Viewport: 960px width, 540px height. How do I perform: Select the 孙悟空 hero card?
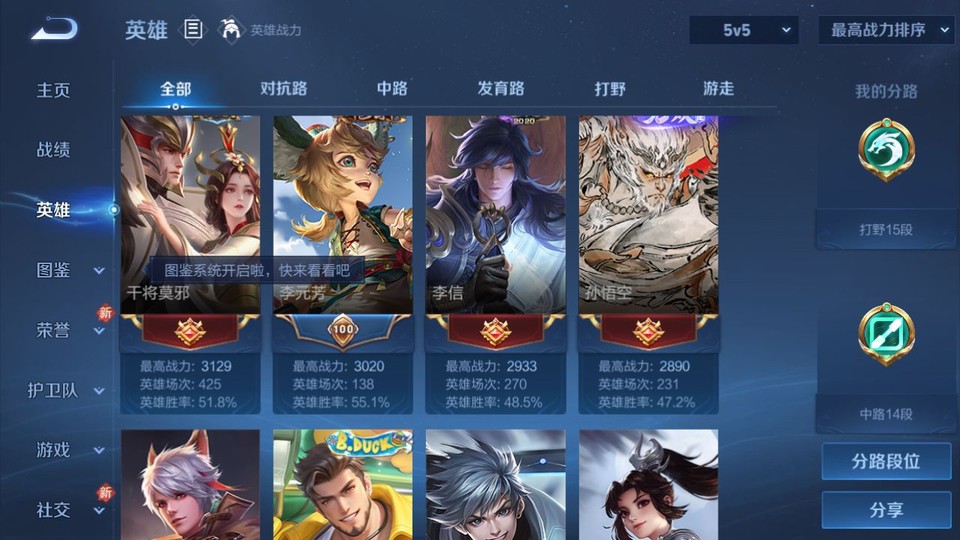648,215
